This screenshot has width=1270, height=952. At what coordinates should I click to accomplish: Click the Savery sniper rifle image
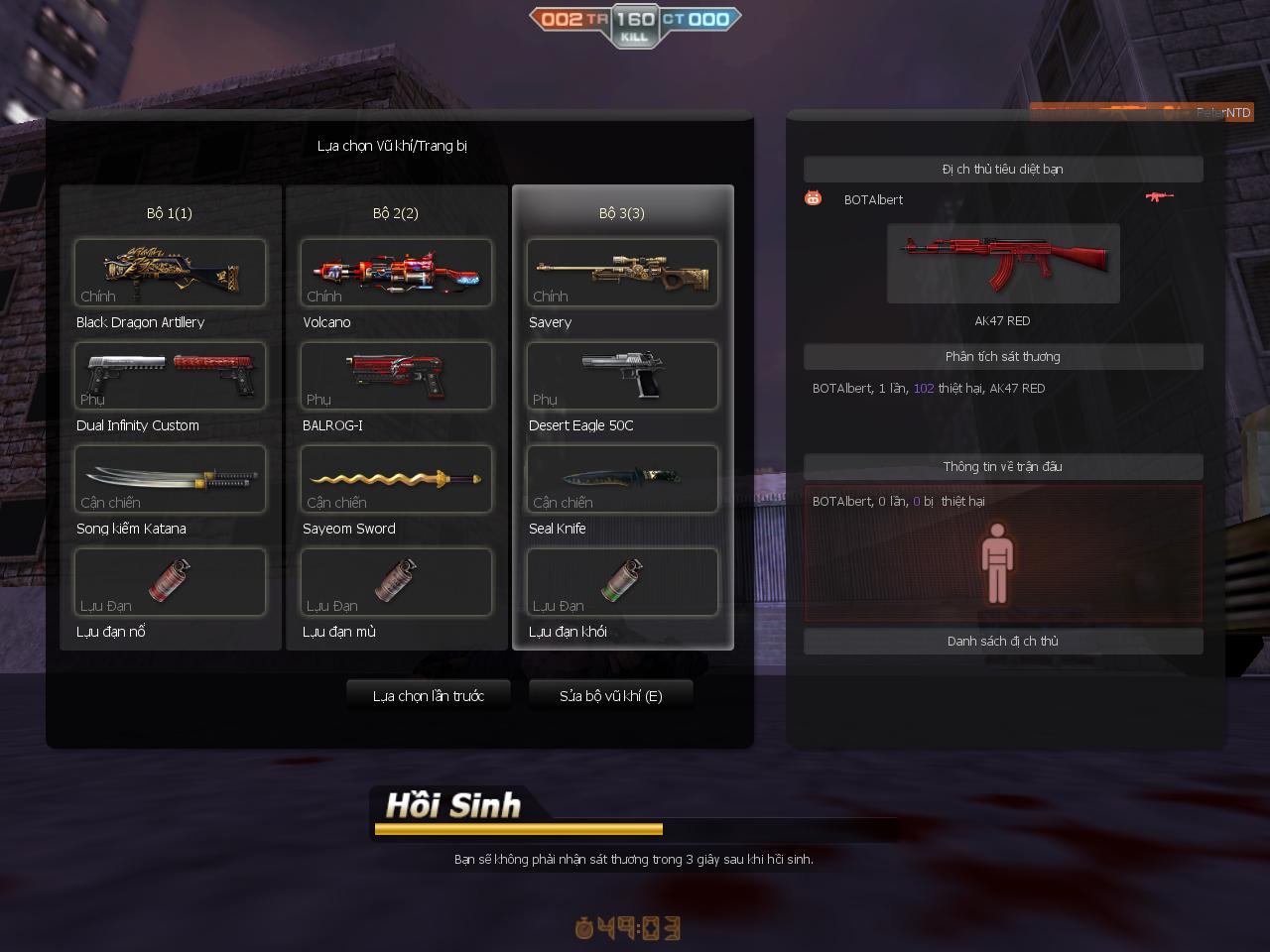[622, 273]
